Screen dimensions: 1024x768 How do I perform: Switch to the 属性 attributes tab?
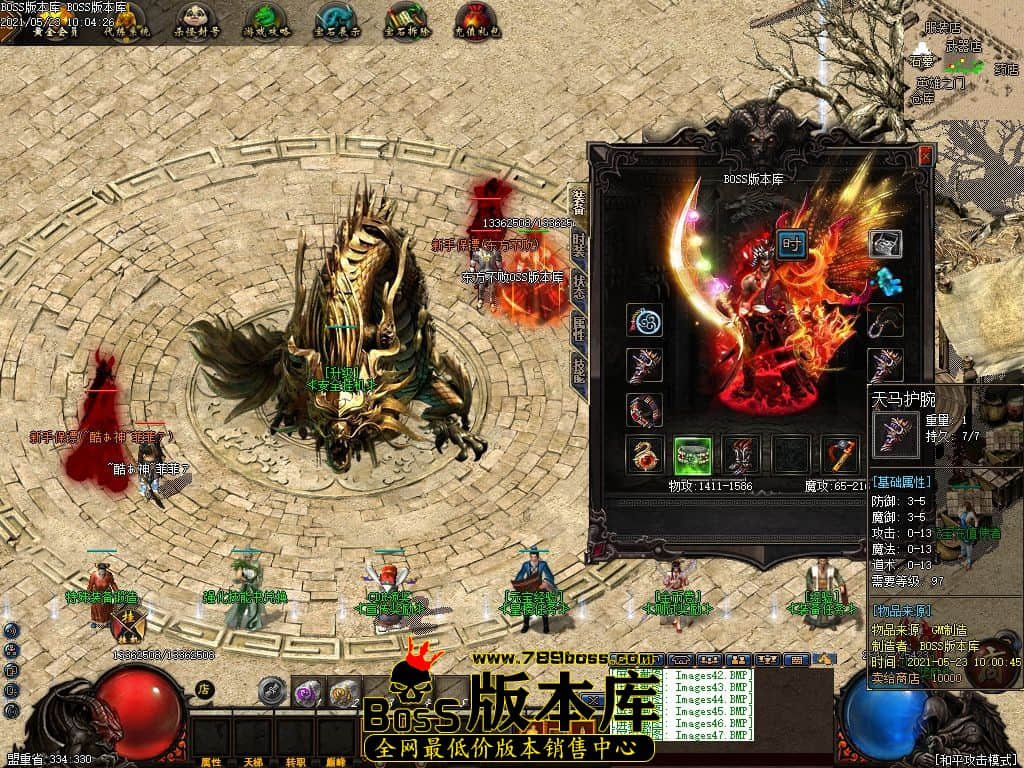(579, 326)
